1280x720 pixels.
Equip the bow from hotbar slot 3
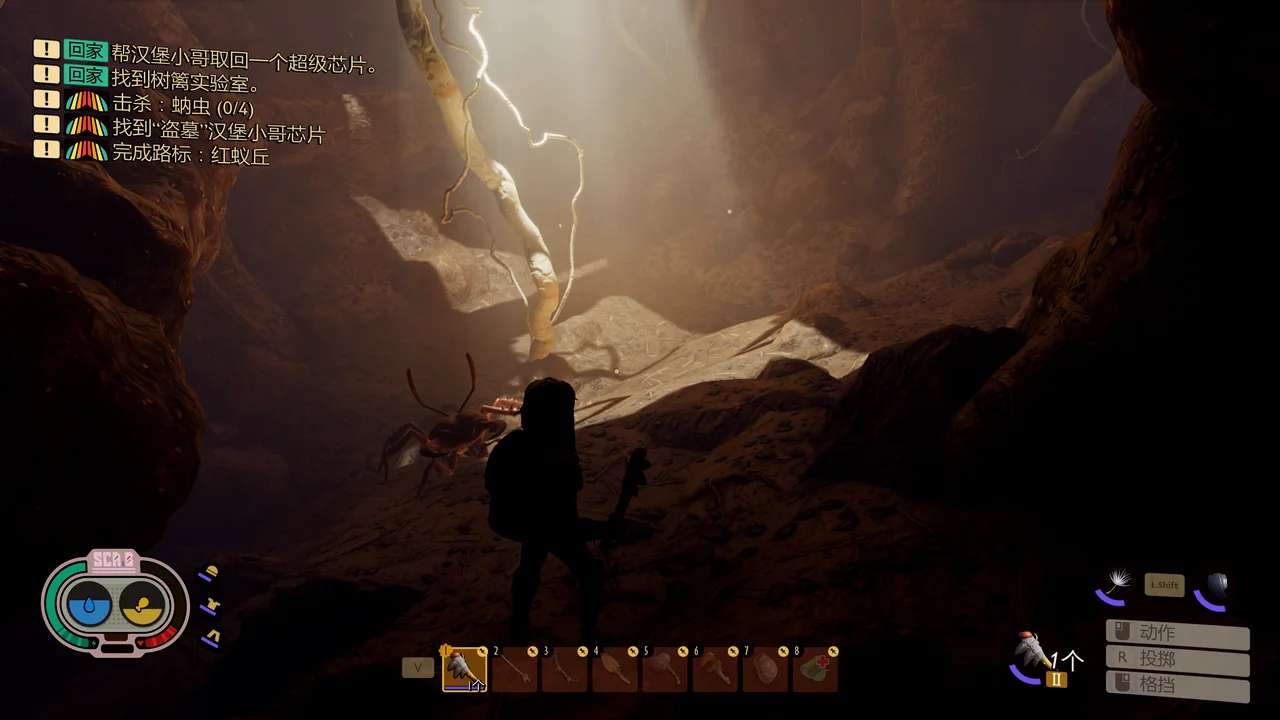[x=565, y=669]
